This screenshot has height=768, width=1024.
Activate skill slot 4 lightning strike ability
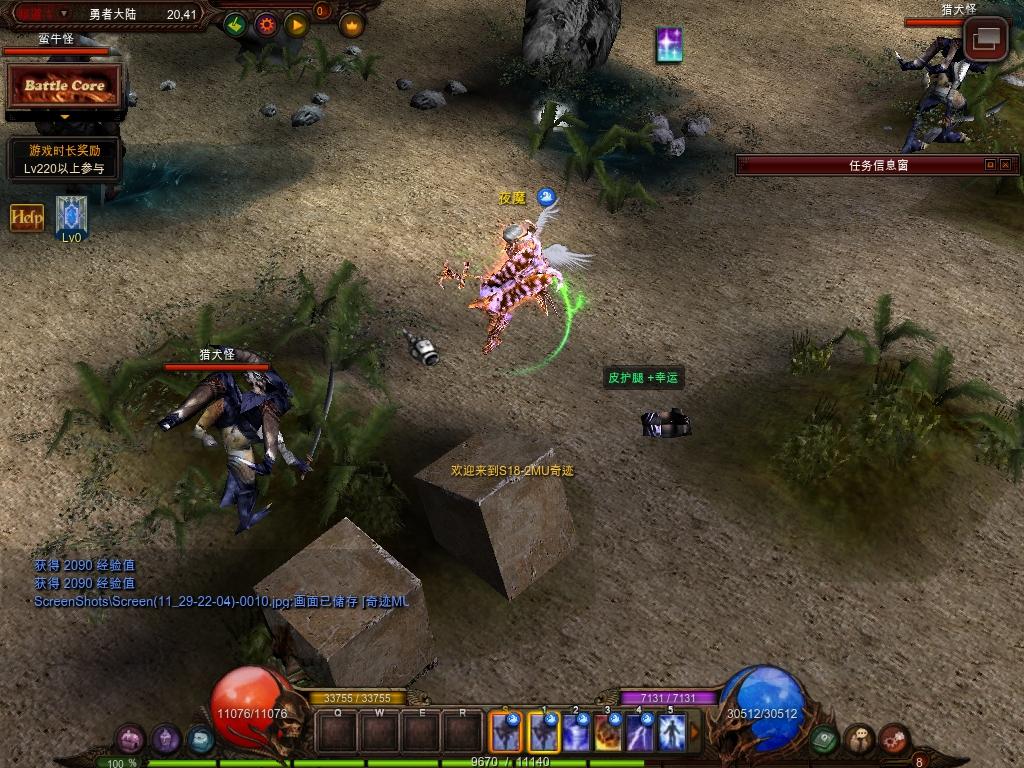pos(640,732)
